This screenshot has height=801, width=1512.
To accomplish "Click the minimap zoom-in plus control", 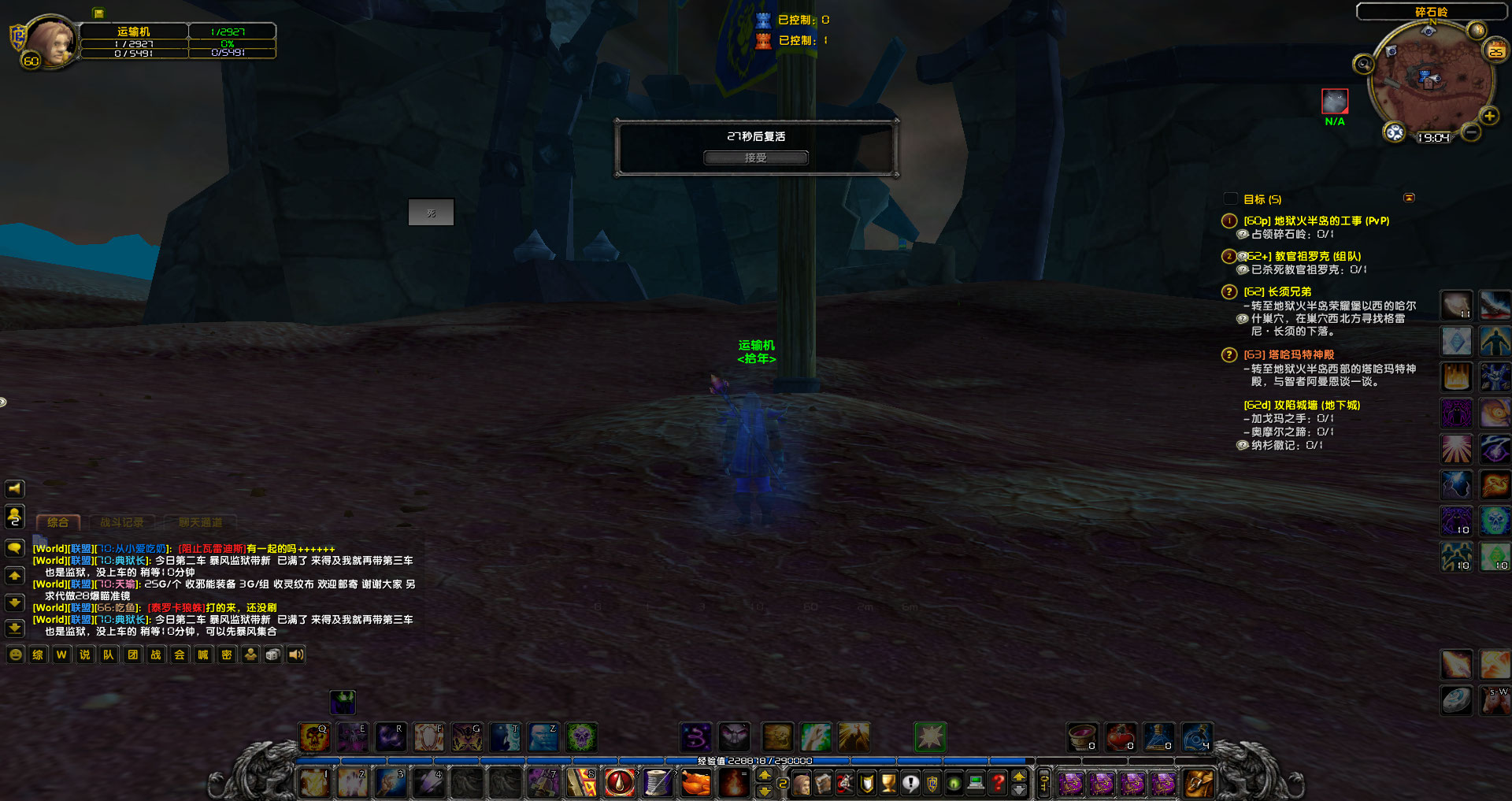I will pyautogui.click(x=1490, y=117).
